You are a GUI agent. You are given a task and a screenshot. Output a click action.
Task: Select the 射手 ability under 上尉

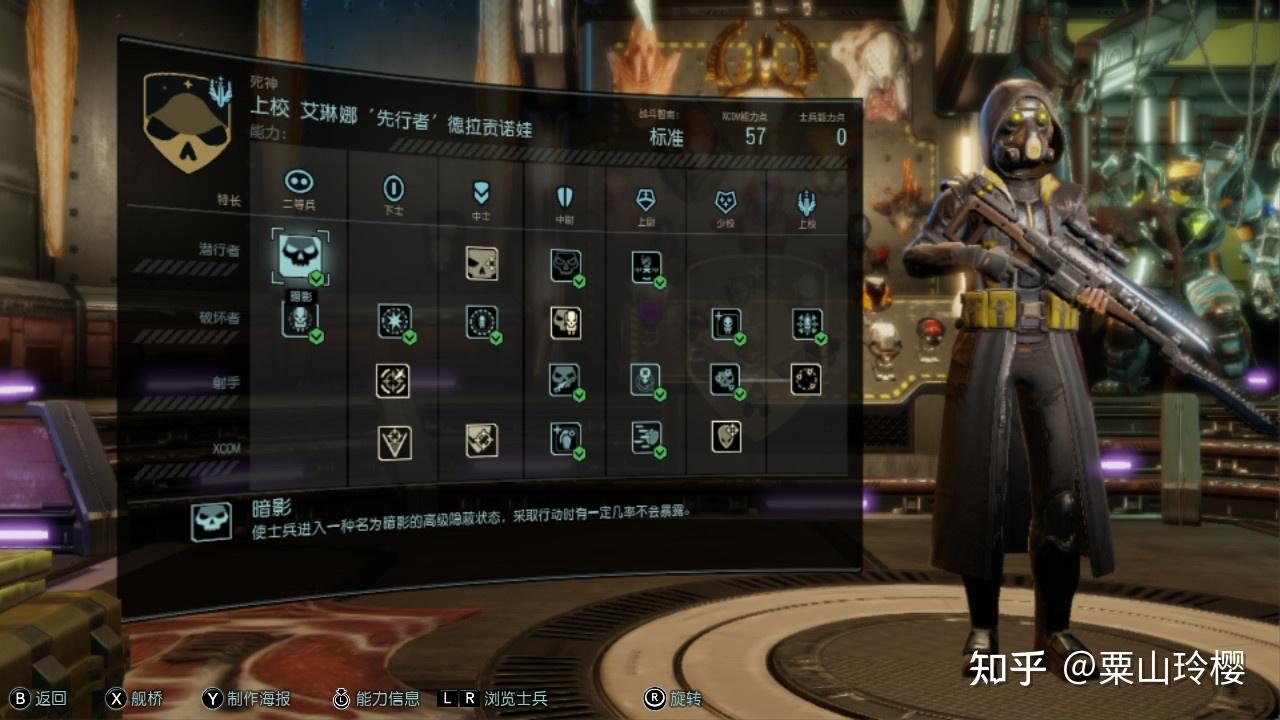pos(646,380)
